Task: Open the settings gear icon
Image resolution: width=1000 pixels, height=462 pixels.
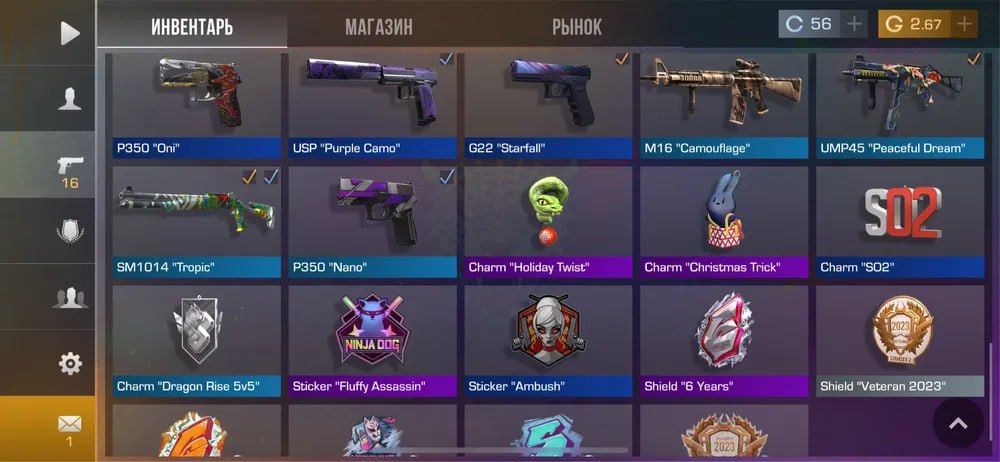Action: pos(69,363)
